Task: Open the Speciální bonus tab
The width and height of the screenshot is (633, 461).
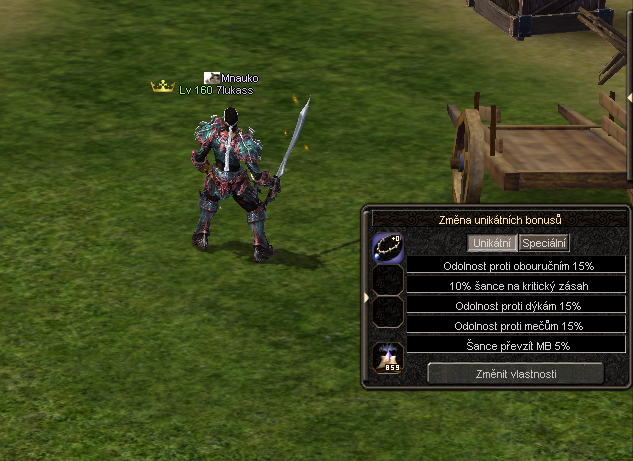Action: (544, 243)
